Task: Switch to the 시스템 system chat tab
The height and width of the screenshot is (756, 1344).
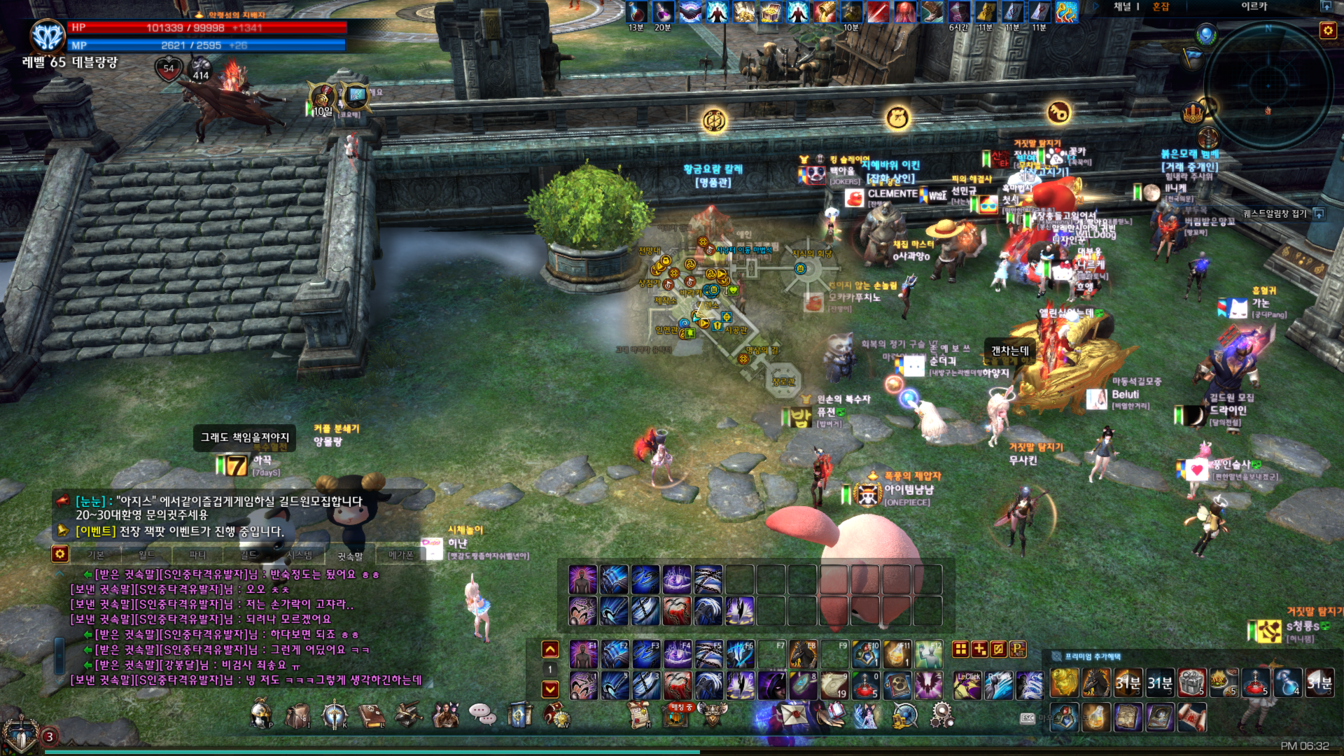Action: [x=299, y=554]
